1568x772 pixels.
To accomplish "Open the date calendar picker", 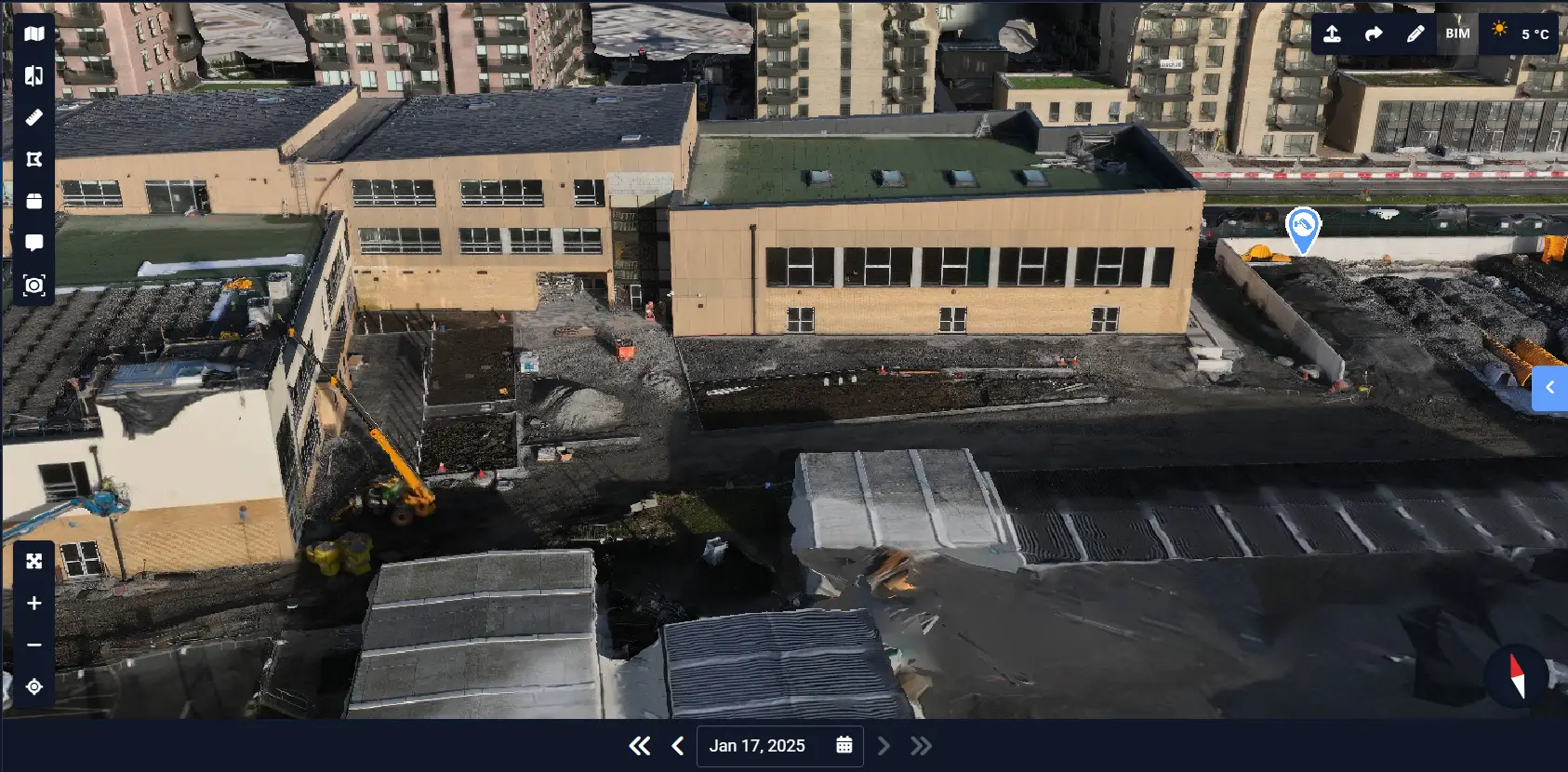I will click(x=844, y=745).
